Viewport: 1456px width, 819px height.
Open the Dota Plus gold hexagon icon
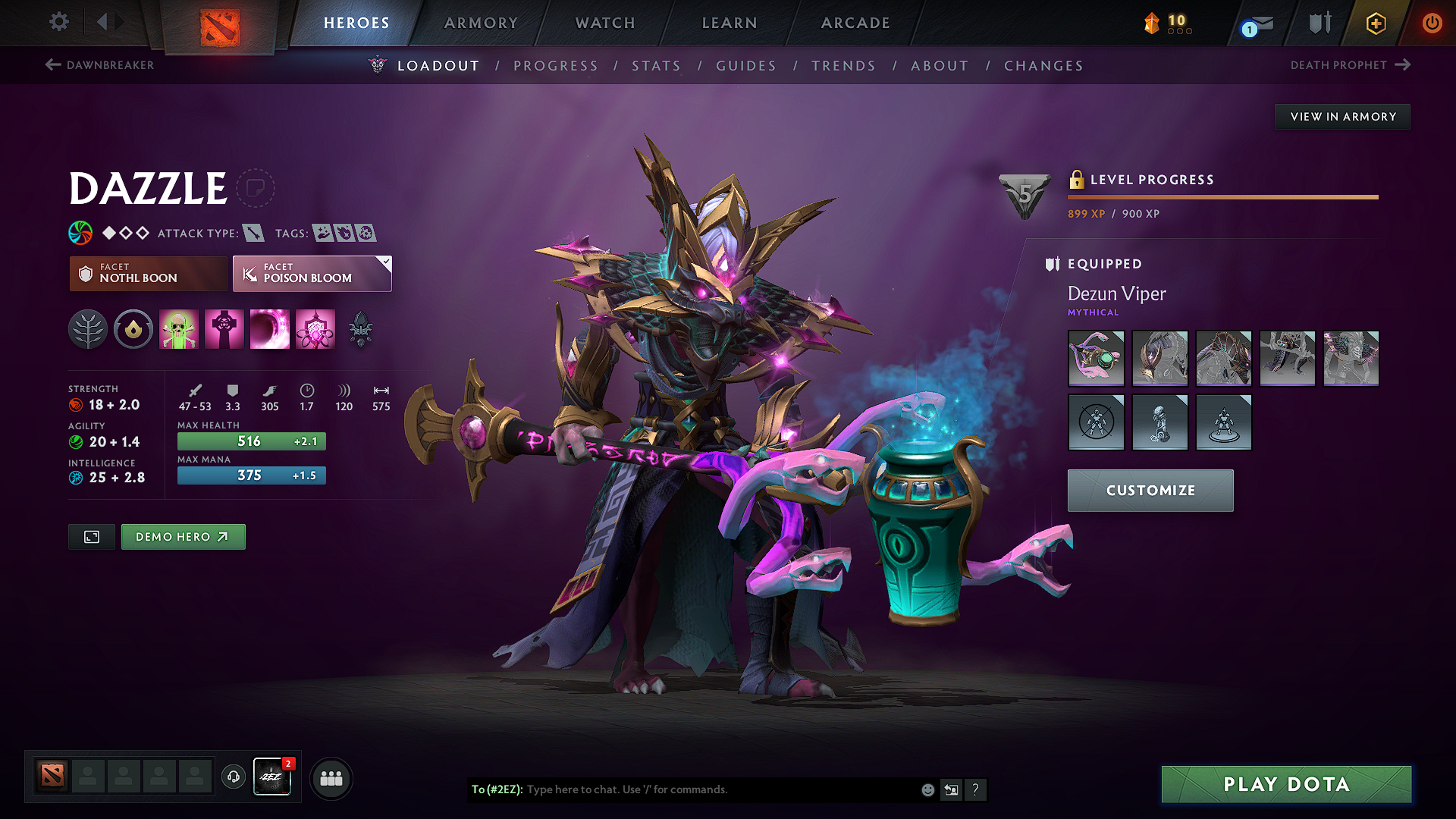[x=1375, y=23]
